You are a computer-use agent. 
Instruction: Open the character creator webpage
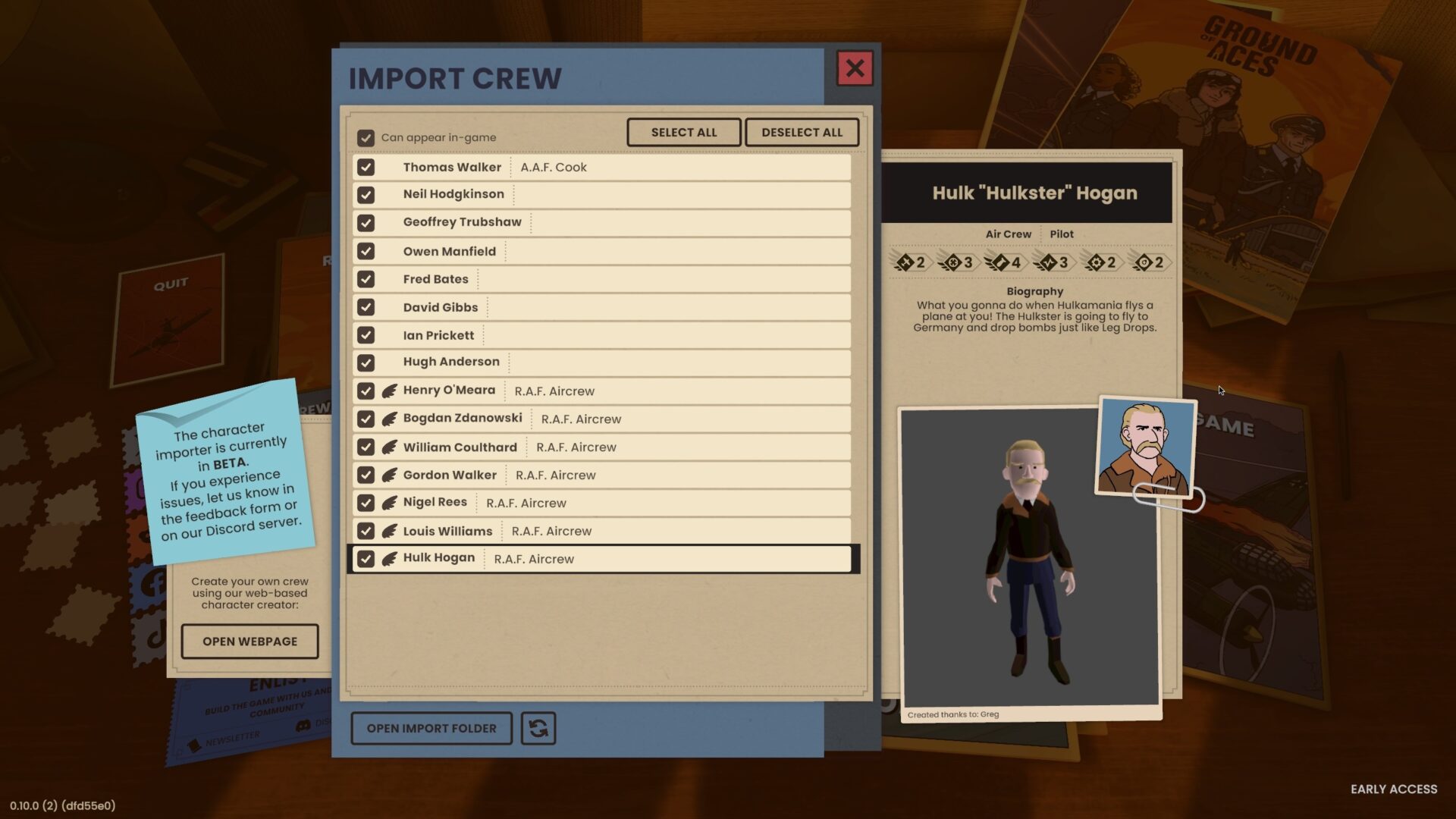coord(249,642)
